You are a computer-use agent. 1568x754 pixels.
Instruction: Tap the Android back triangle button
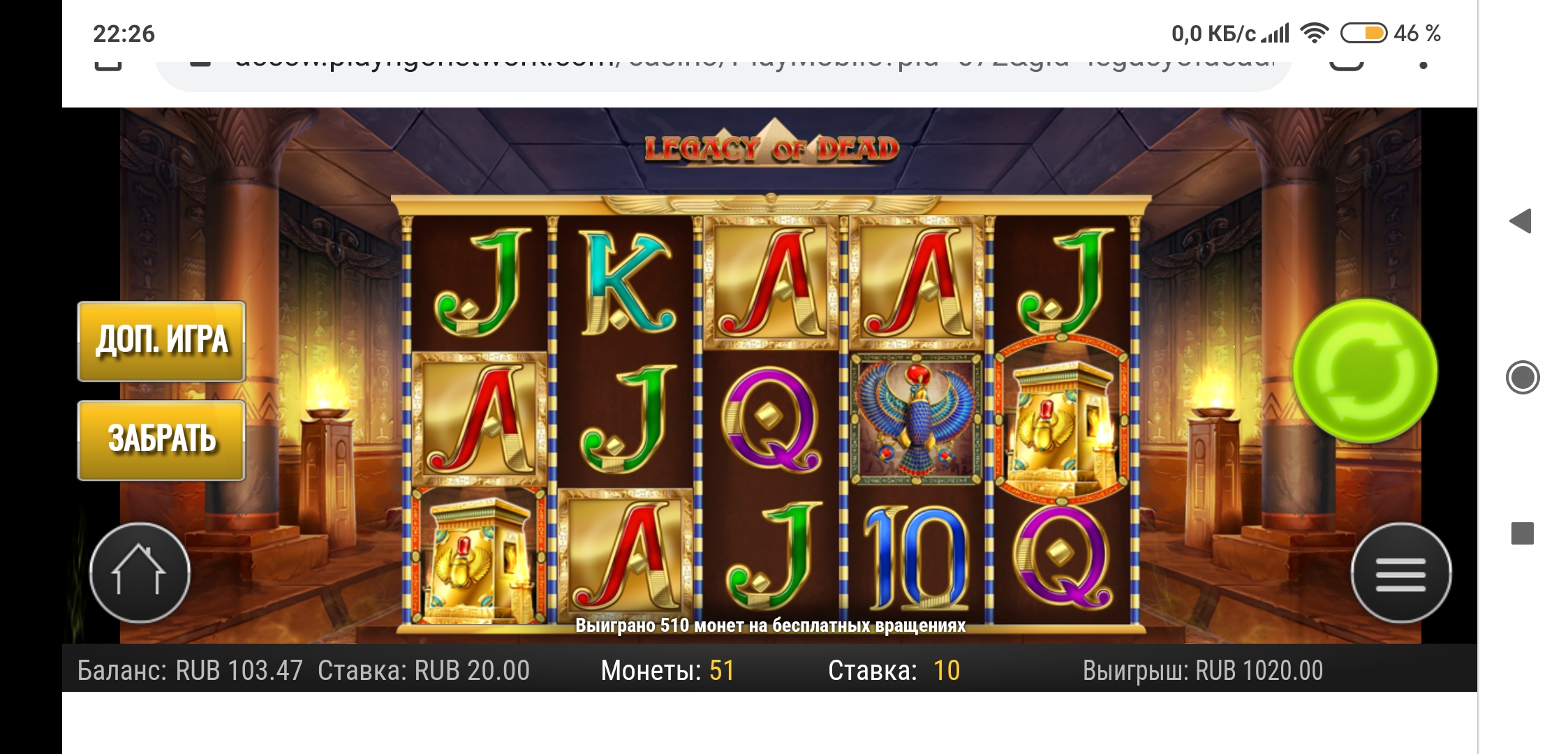click(1521, 221)
